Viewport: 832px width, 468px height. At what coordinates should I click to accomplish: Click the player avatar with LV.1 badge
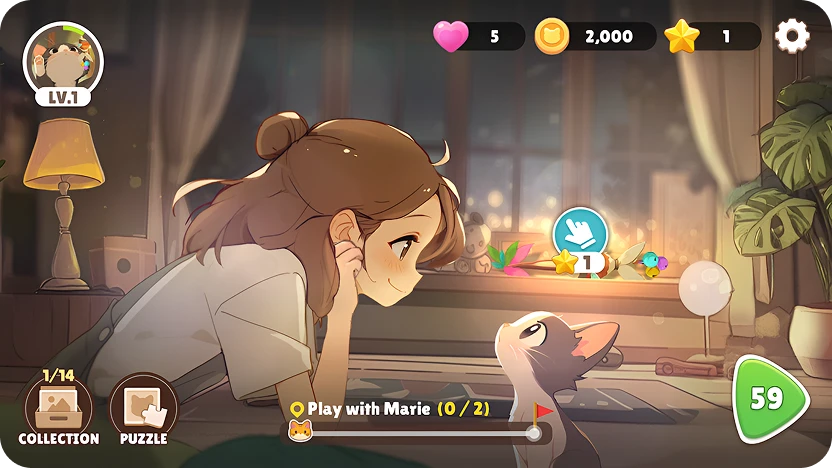click(x=63, y=62)
